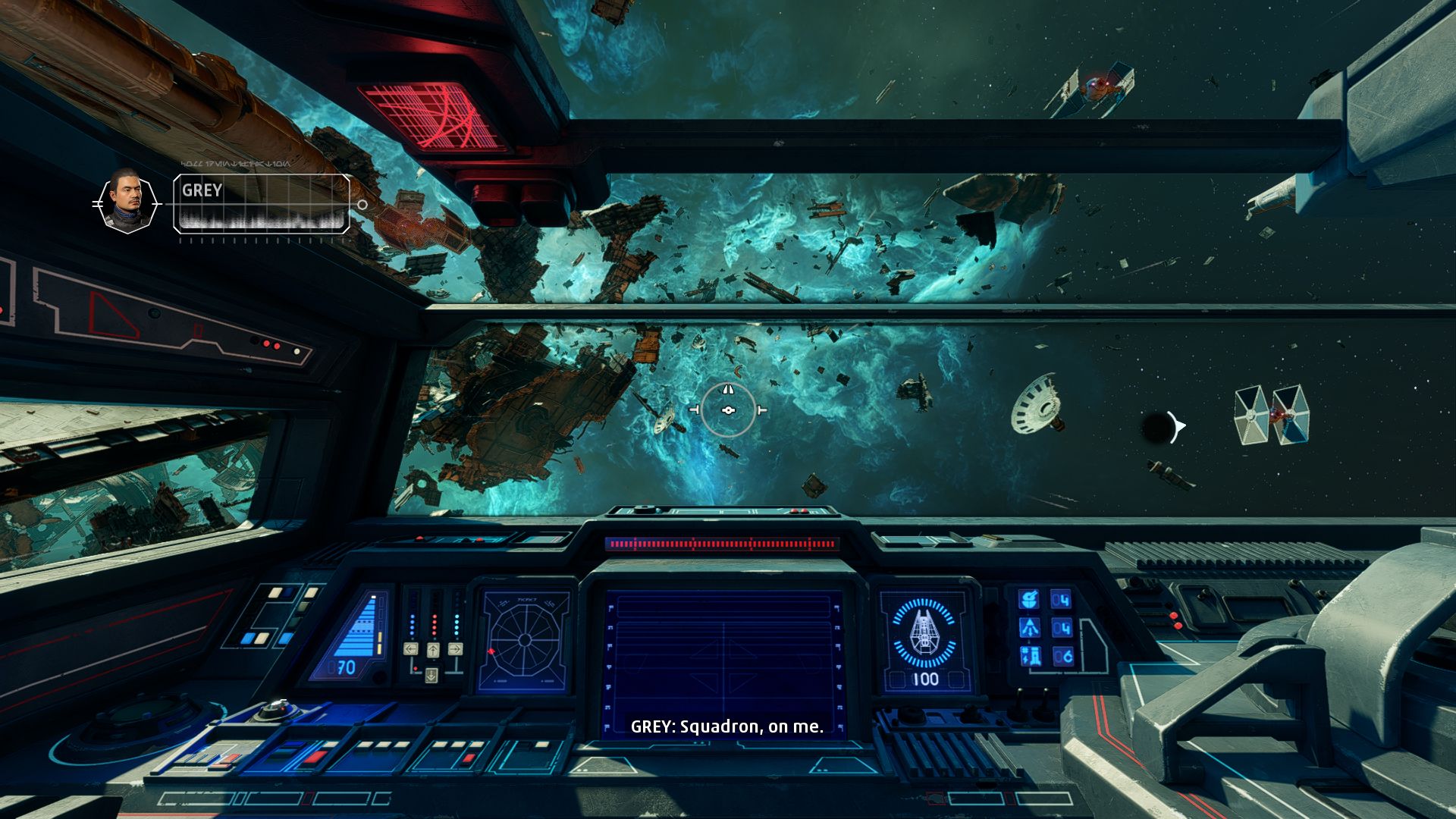Viewport: 1456px width, 819px height.
Task: Click Grey's comm portrait
Action: tap(127, 202)
